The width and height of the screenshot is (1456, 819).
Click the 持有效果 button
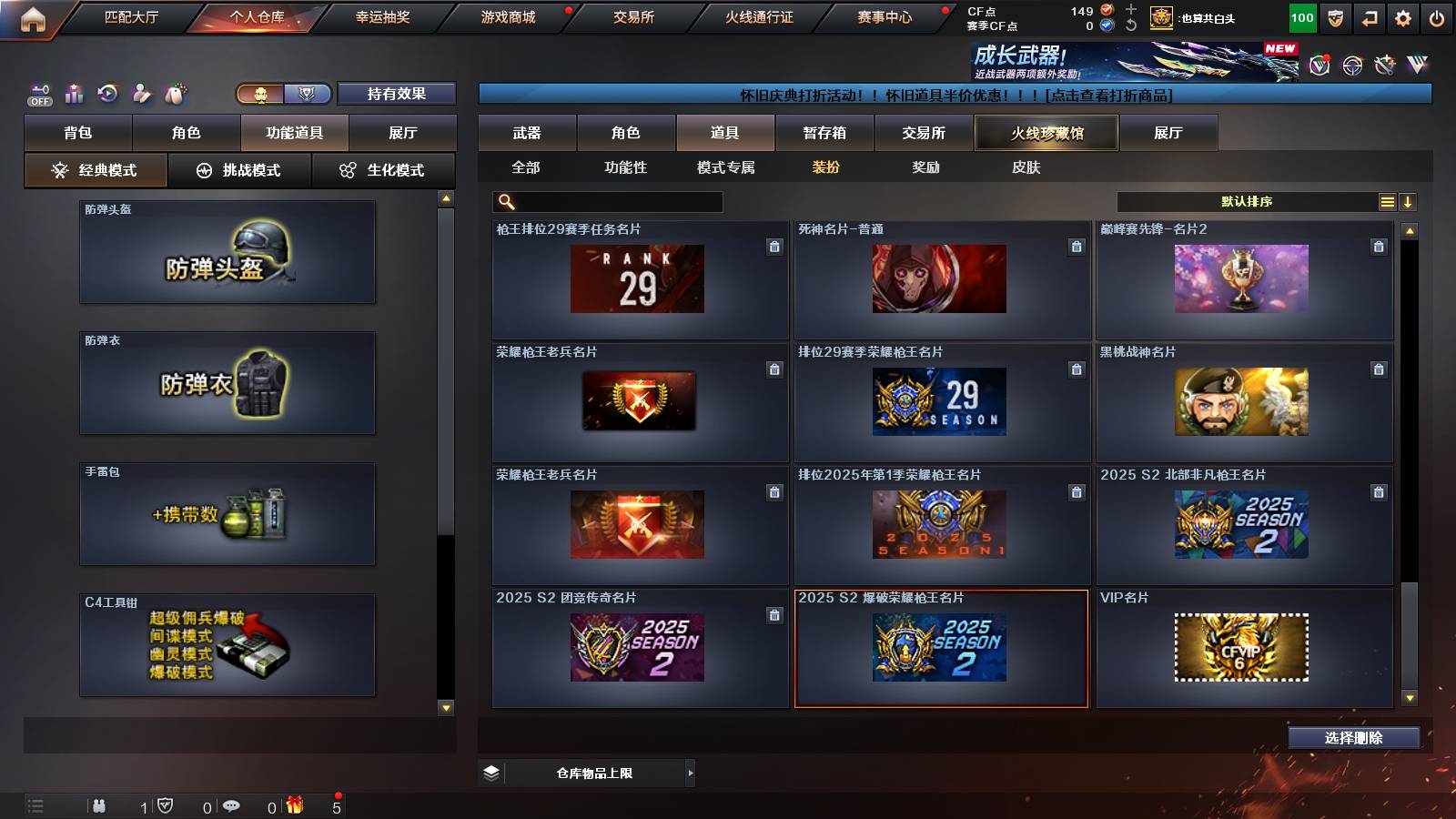[x=397, y=93]
